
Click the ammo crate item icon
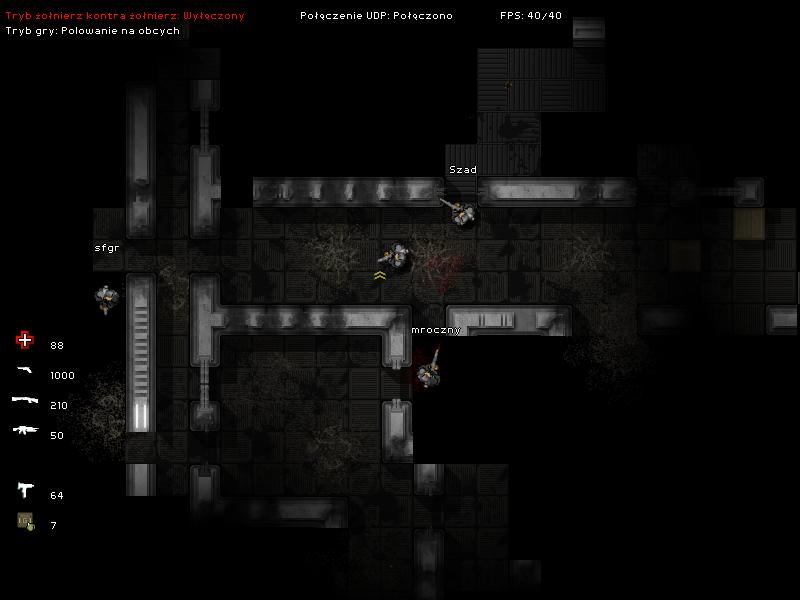25,521
